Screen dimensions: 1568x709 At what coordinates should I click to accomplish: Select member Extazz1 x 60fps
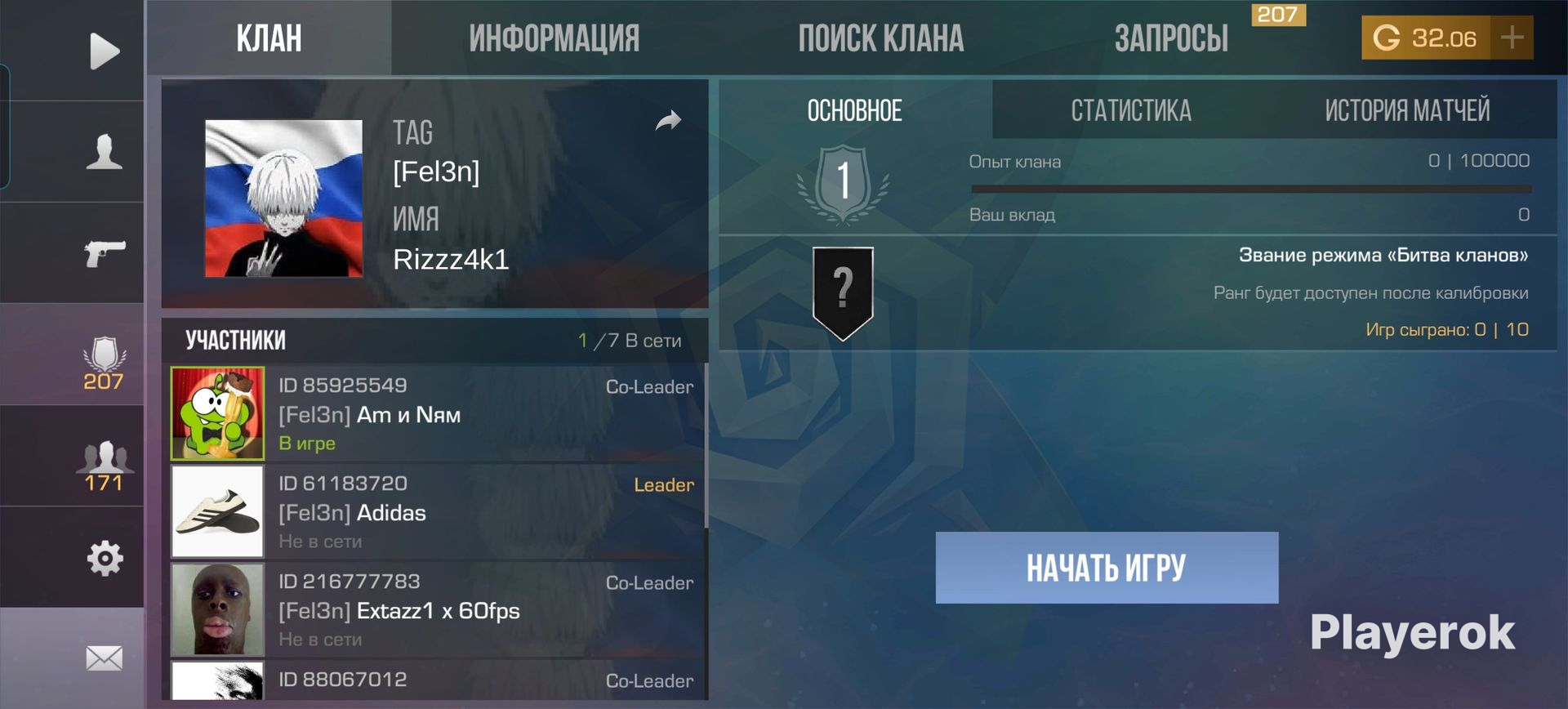tap(437, 610)
